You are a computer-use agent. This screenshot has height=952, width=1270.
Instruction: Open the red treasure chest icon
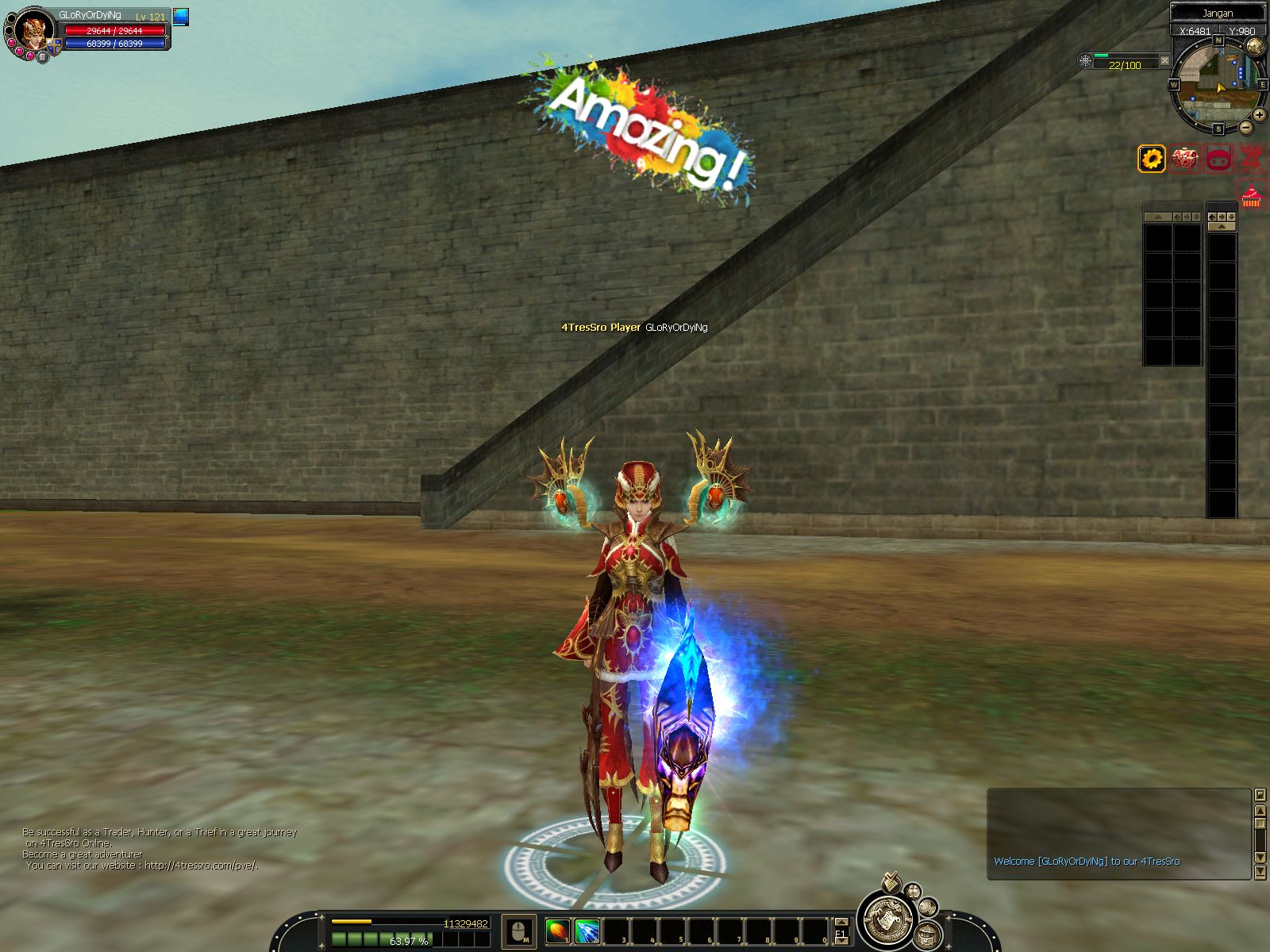[x=1185, y=159]
